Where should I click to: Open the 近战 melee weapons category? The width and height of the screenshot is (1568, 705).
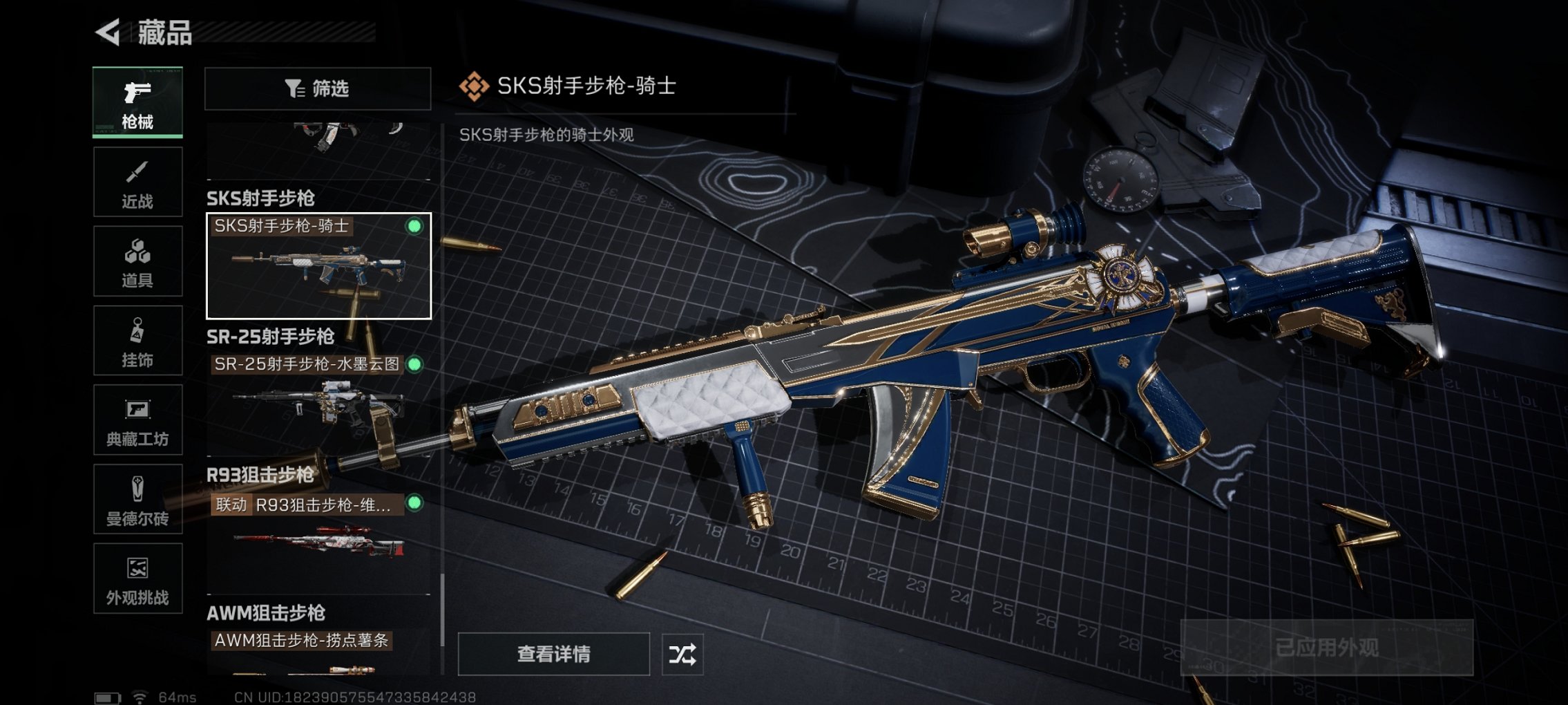pyautogui.click(x=137, y=181)
